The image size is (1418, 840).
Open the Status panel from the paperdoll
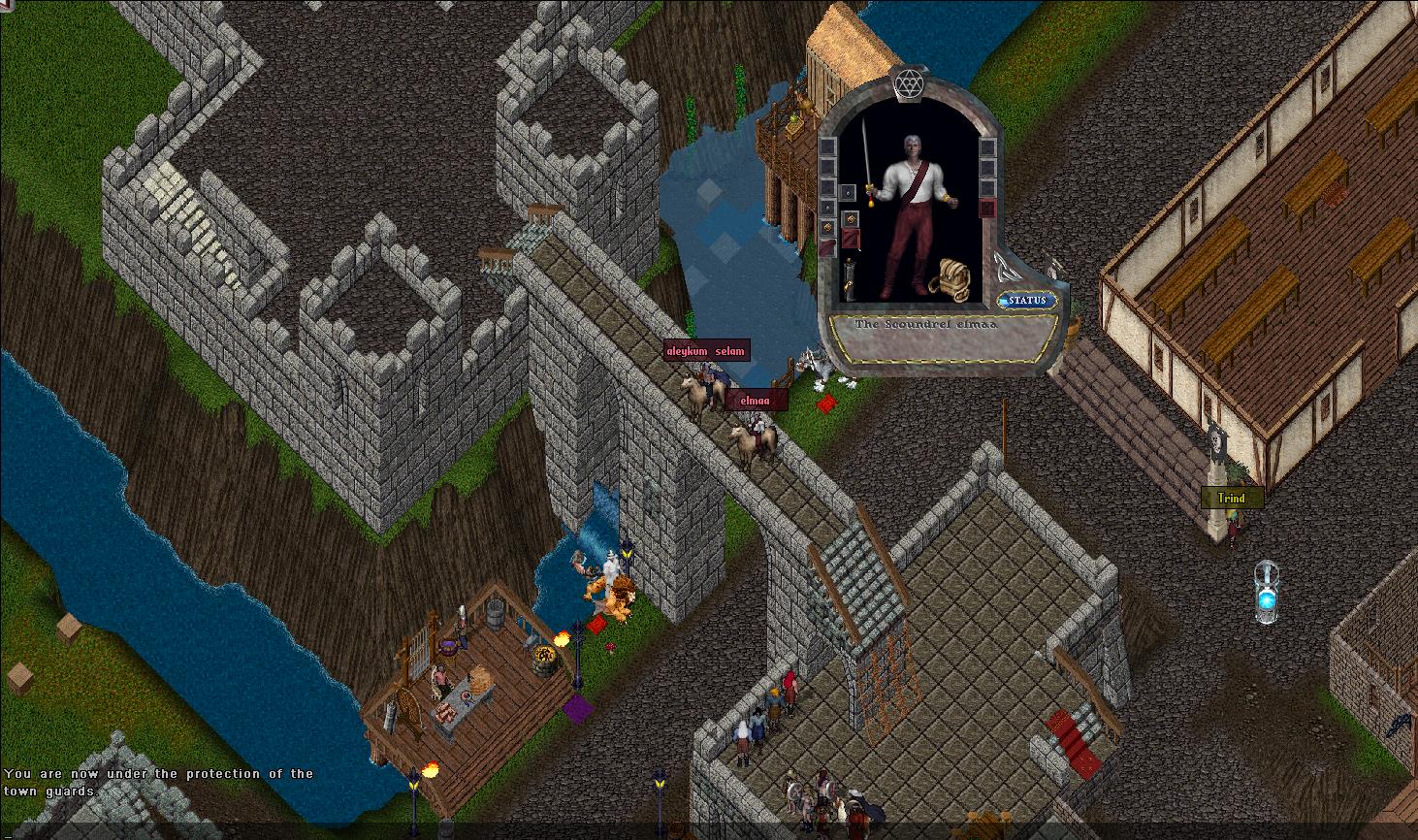point(1027,301)
